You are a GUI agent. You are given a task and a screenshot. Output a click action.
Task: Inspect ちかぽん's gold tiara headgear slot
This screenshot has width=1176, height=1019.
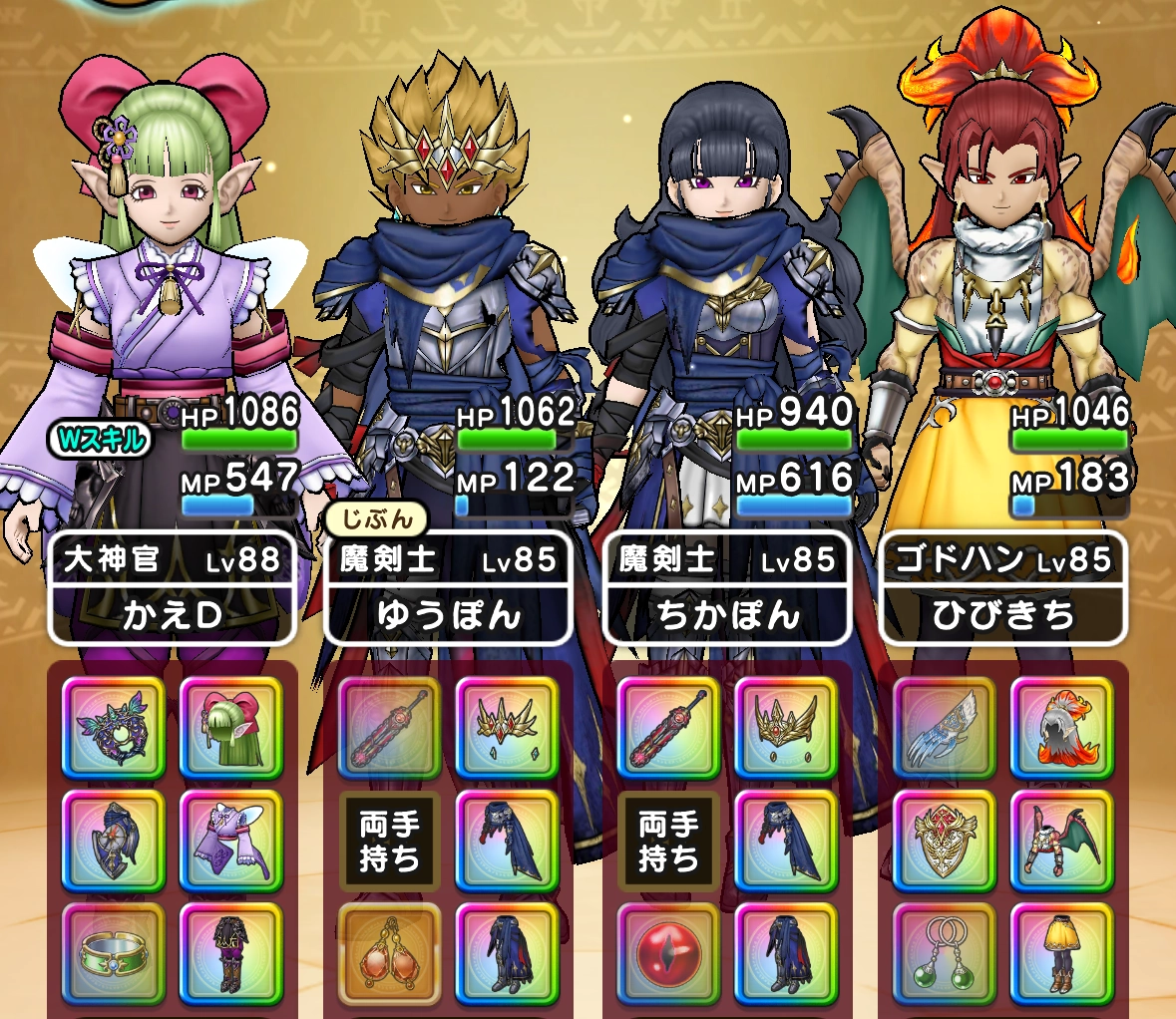(786, 729)
